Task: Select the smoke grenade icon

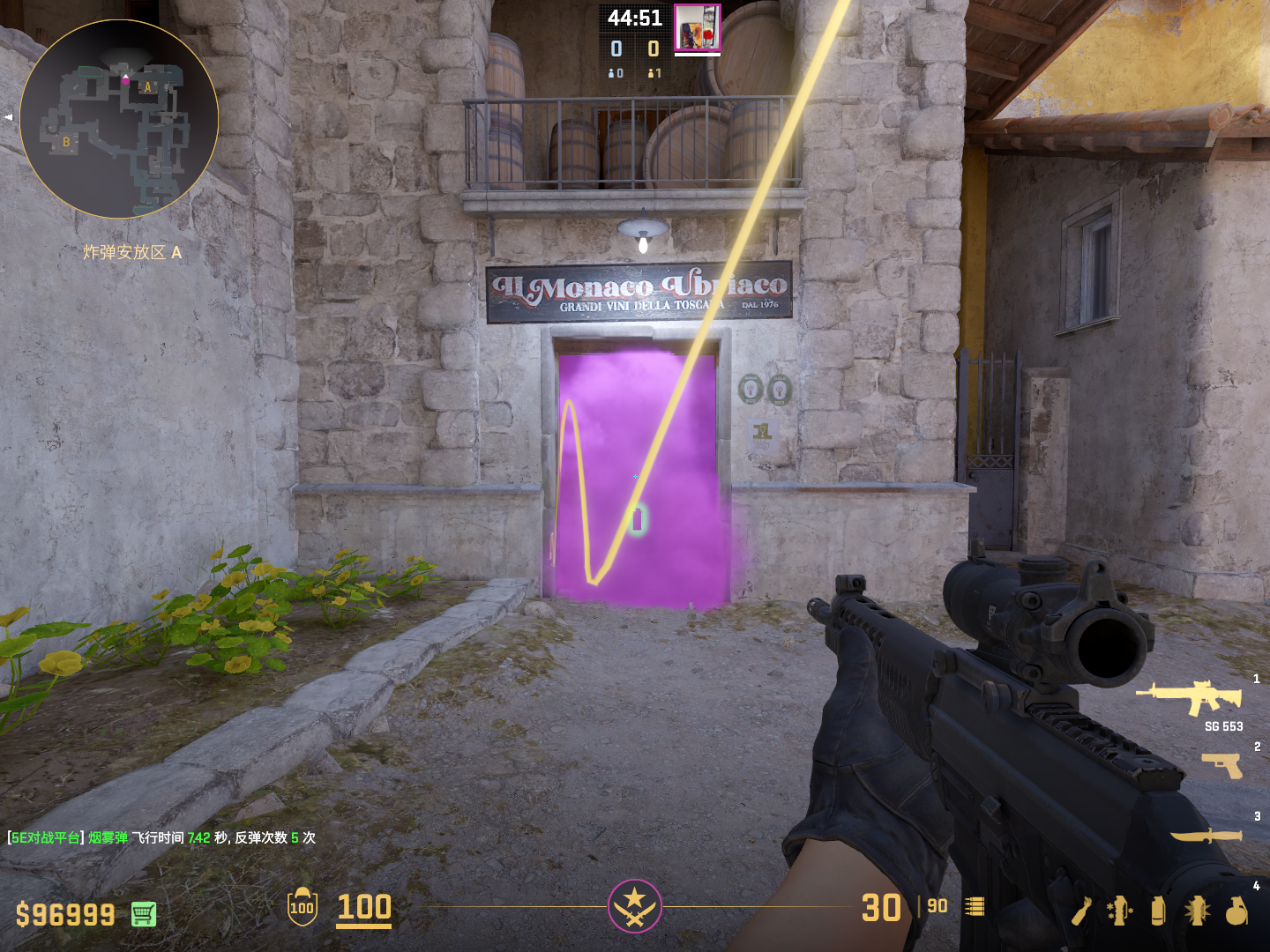Action: (x=1158, y=911)
